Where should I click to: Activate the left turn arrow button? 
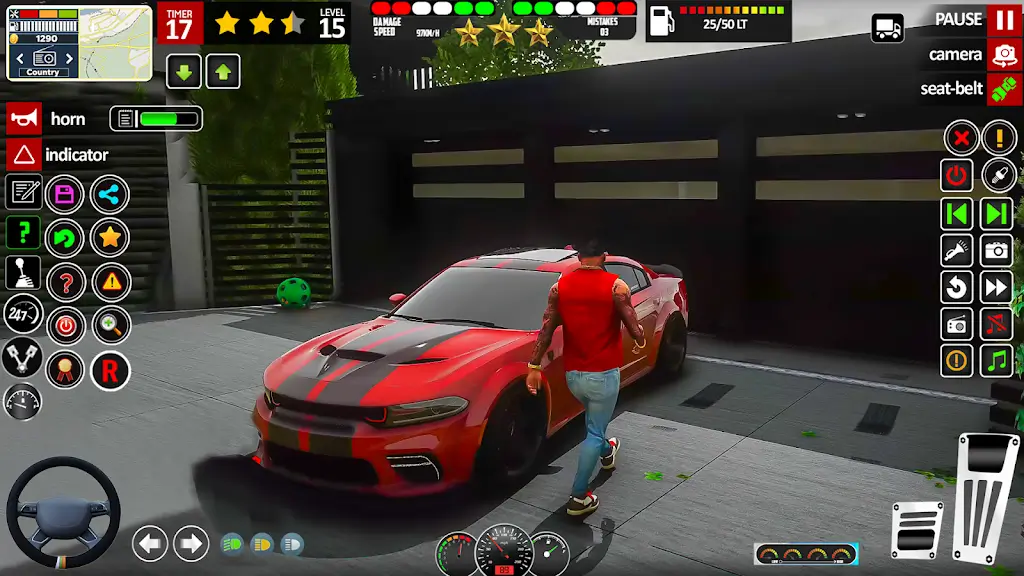coord(150,543)
